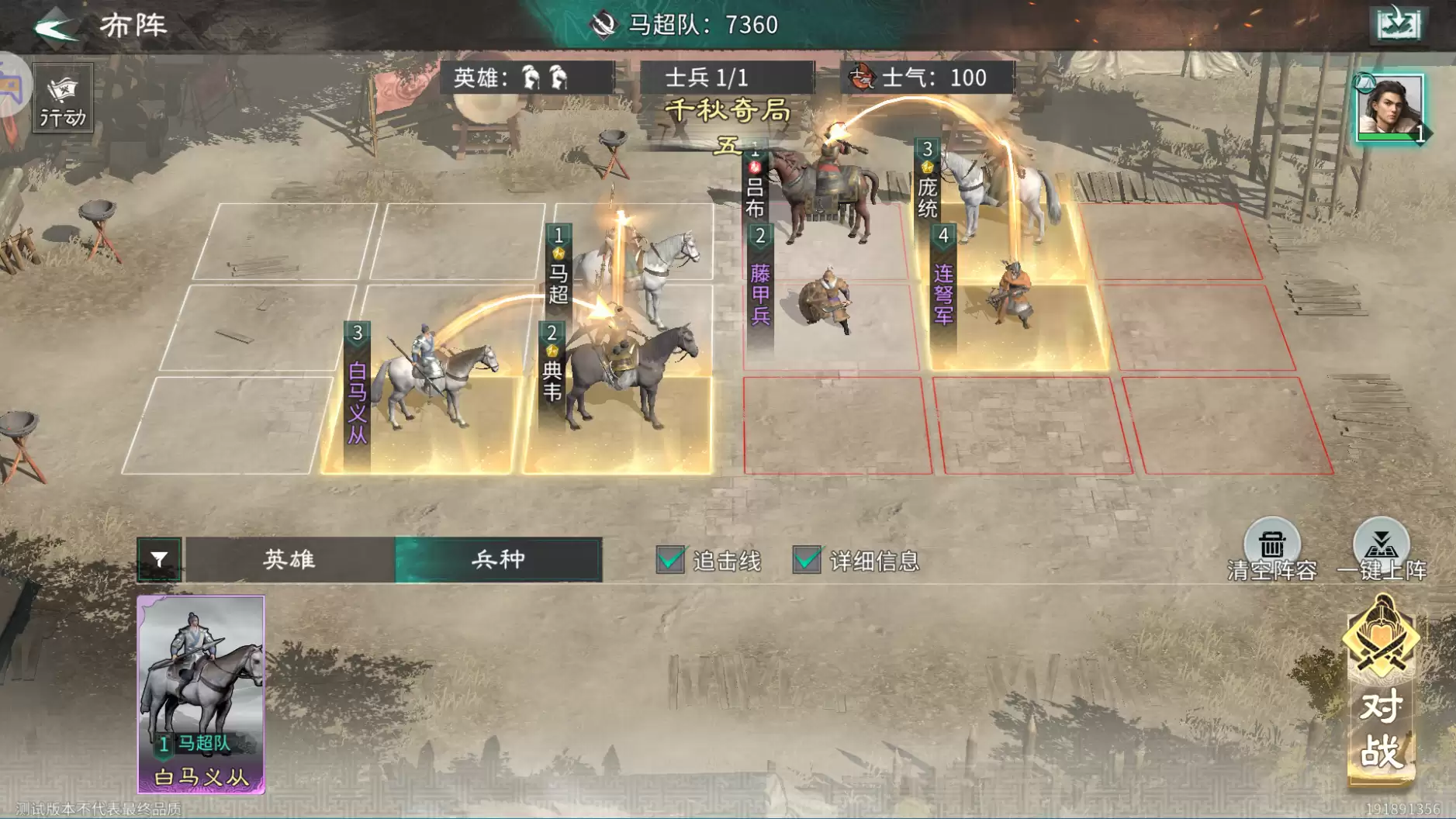Click the 一键上阵 quick deploy icon
This screenshot has width=1456, height=819.
click(1385, 541)
